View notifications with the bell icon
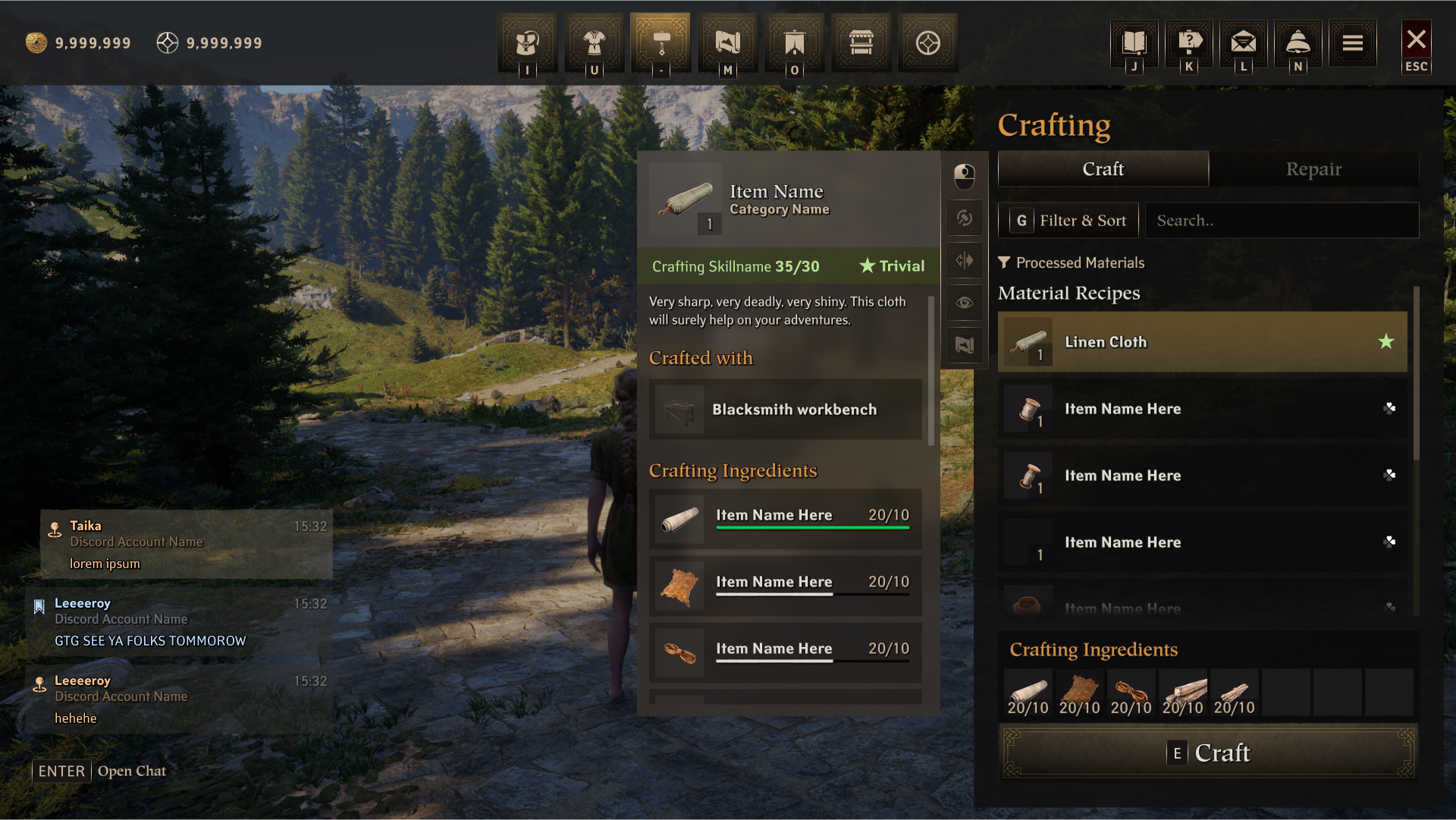 [x=1298, y=42]
